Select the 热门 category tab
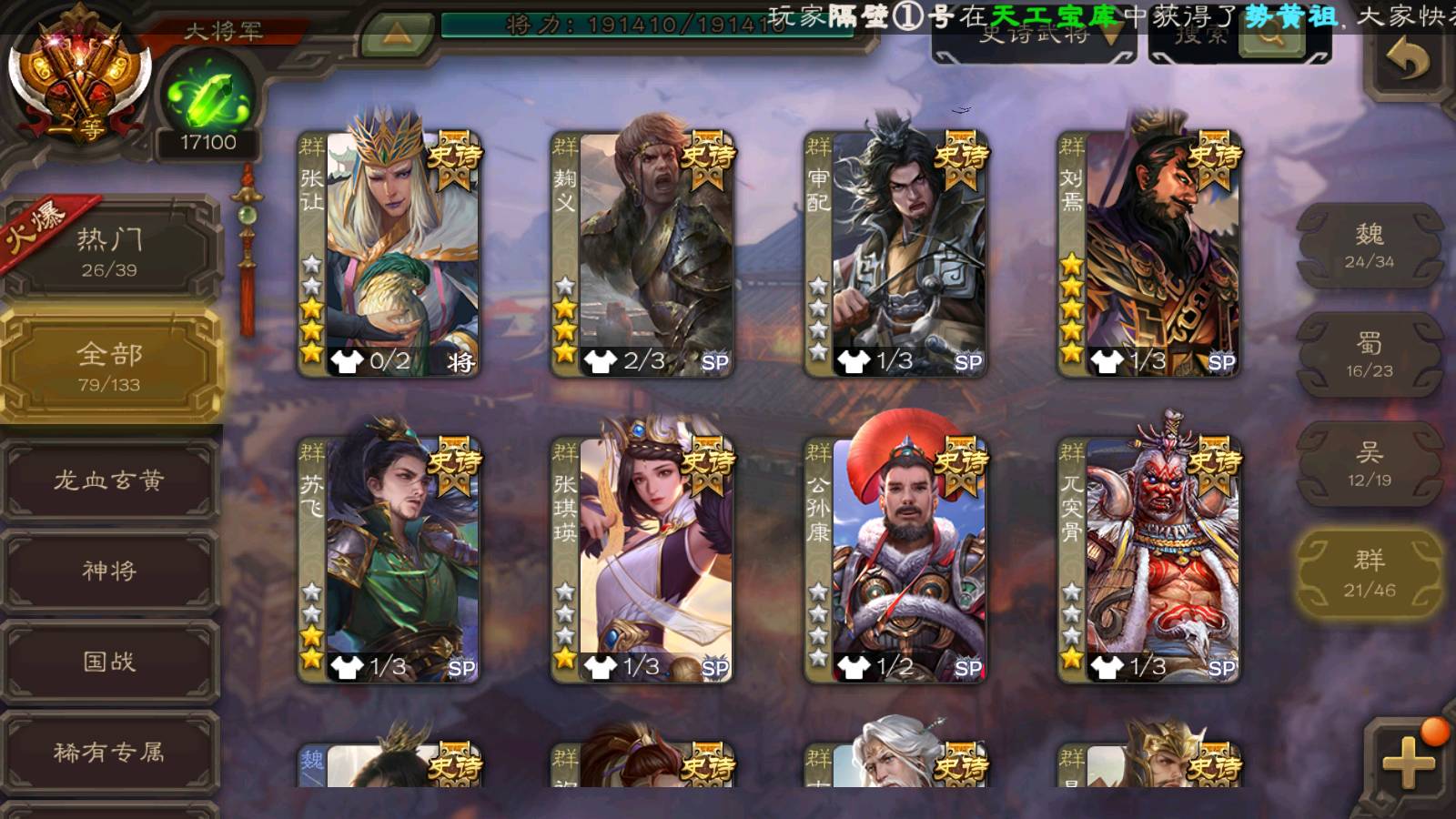The height and width of the screenshot is (819, 1456). pos(109,251)
